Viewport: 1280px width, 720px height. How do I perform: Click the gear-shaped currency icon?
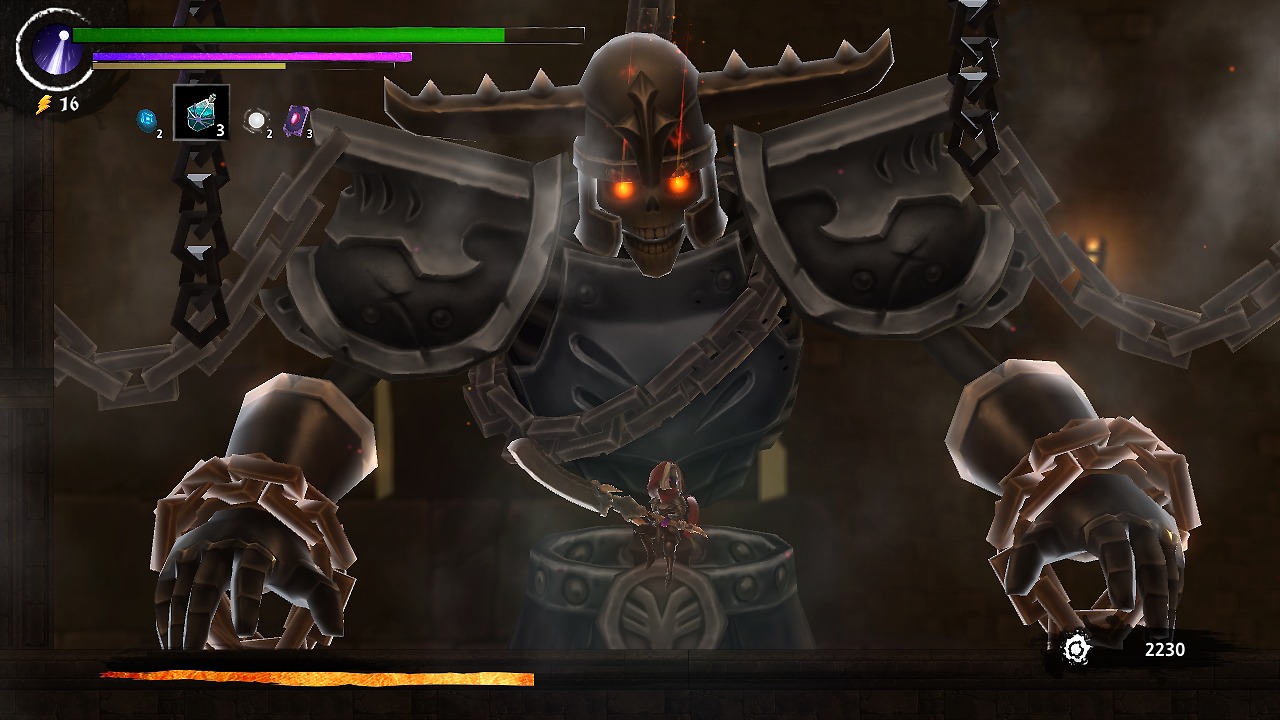[x=1077, y=649]
